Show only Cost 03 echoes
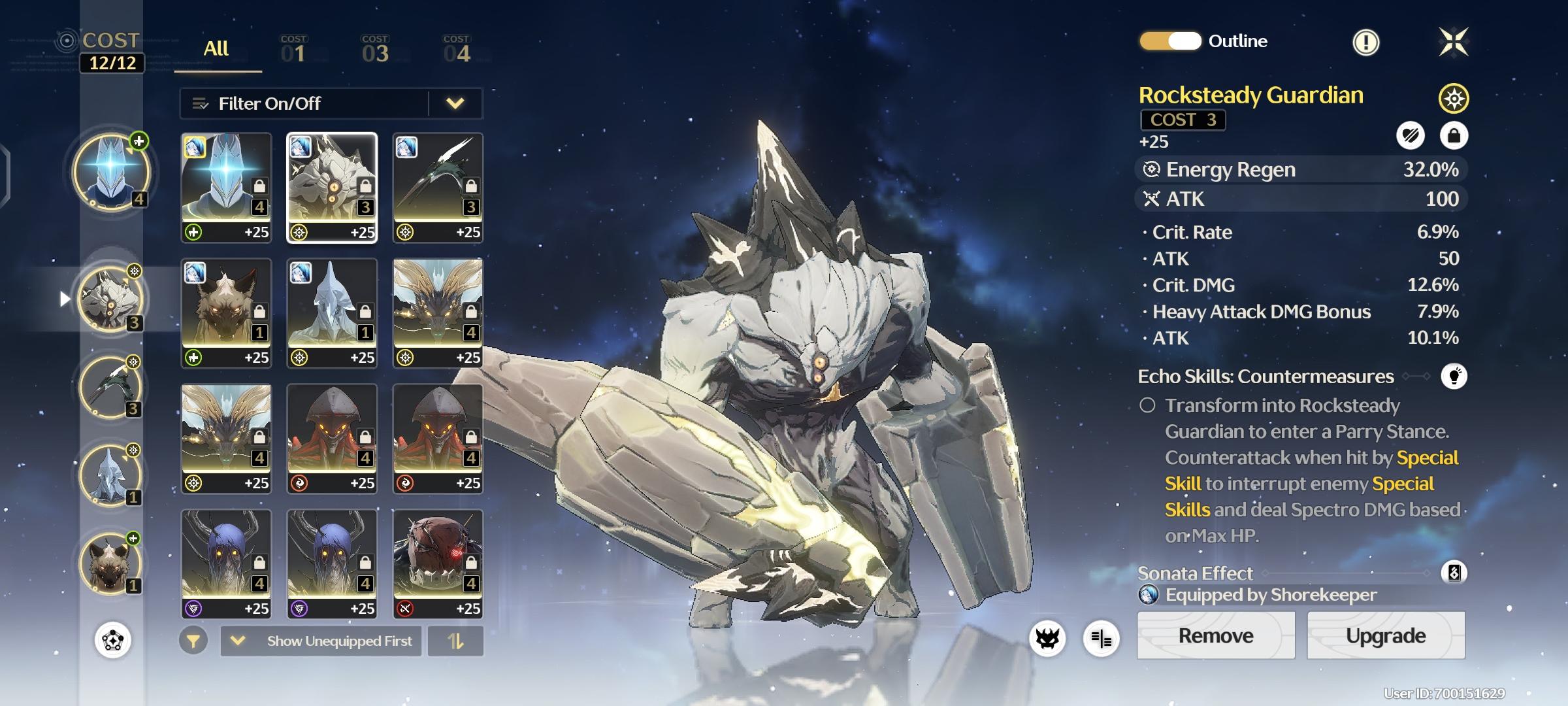Viewport: 1568px width, 706px height. tap(375, 50)
